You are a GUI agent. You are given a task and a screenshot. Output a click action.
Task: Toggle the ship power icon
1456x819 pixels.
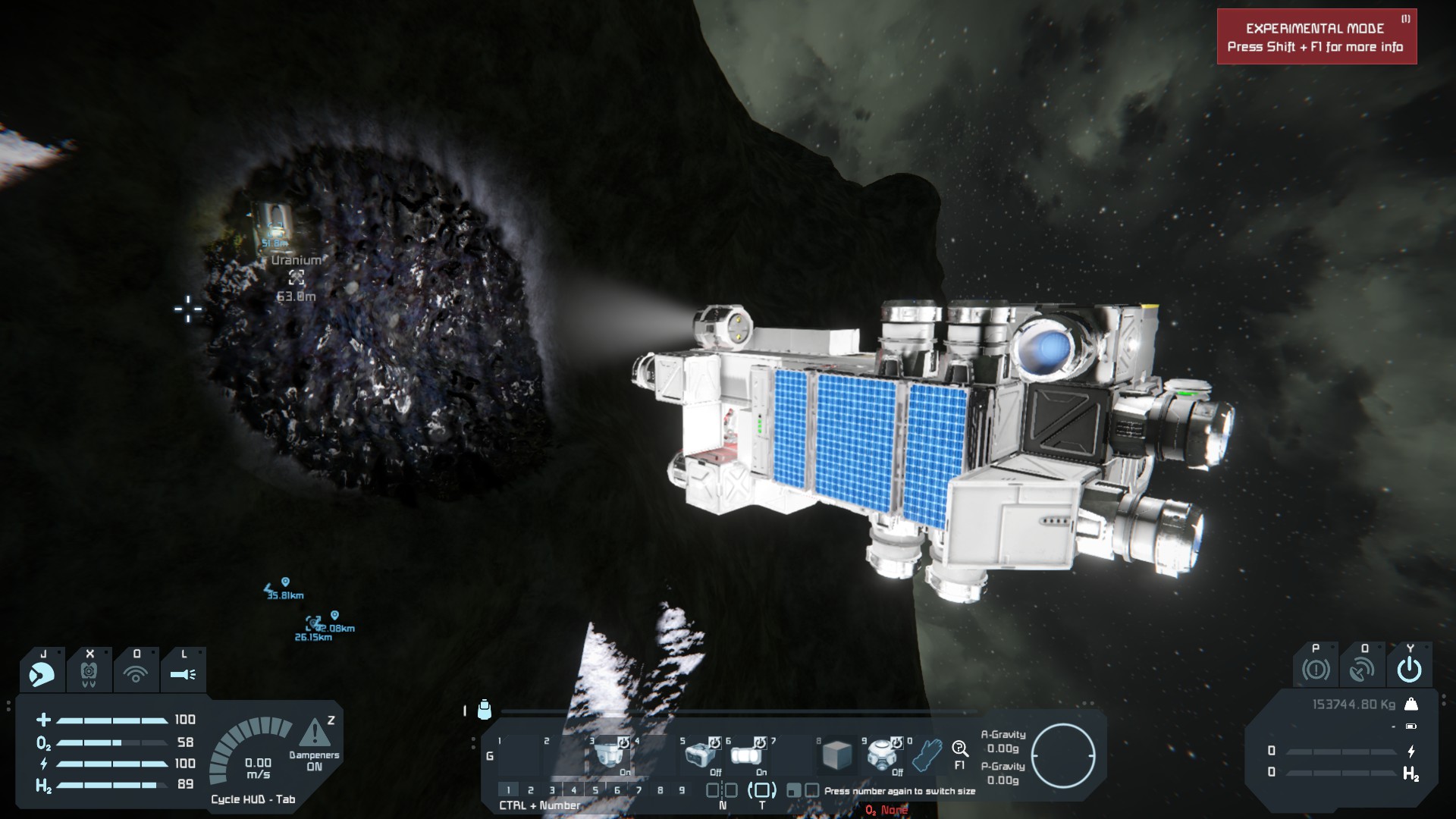point(1409,670)
